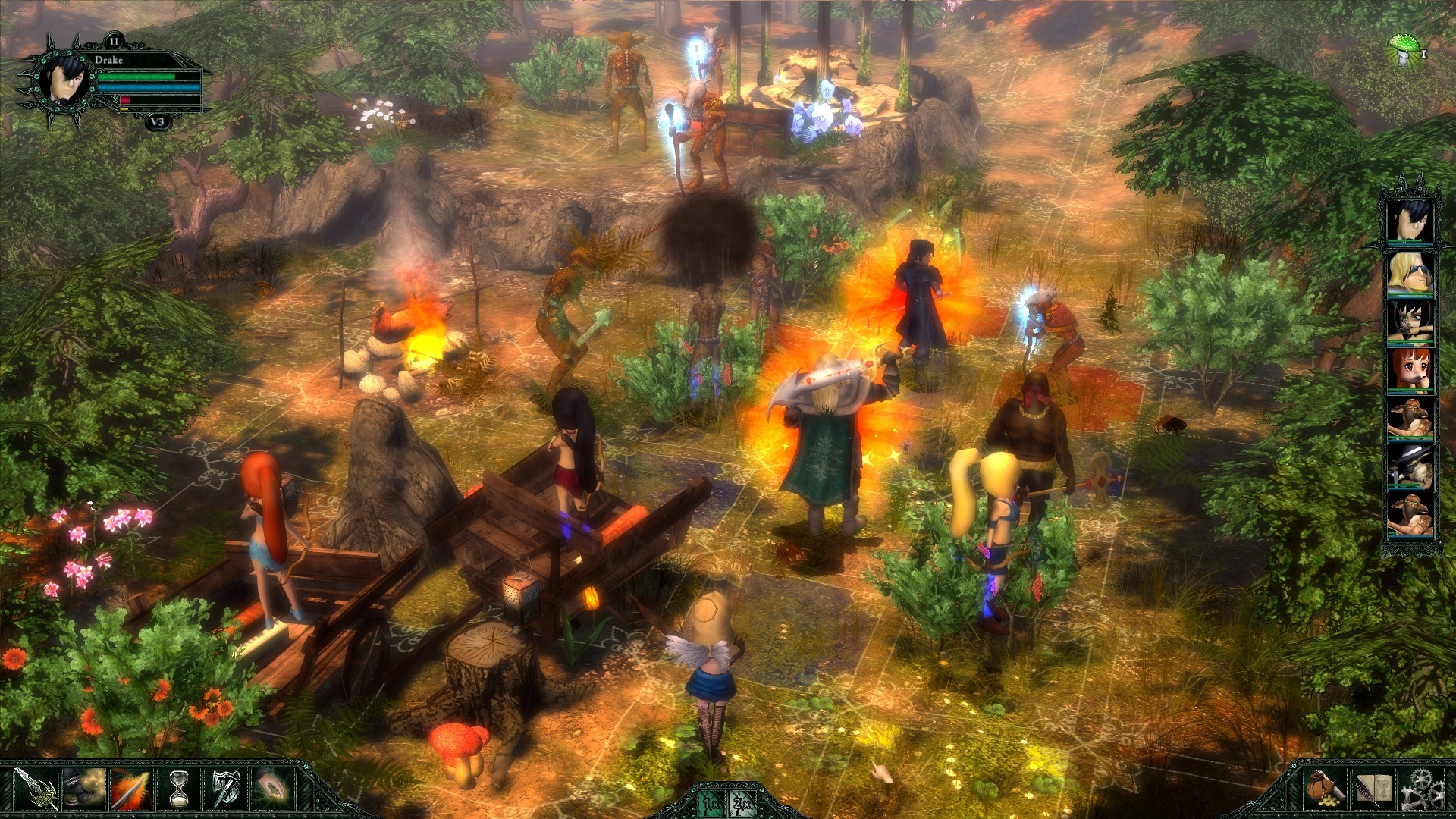Open the gears settings icon
Image resolution: width=1456 pixels, height=819 pixels.
coord(1423,790)
